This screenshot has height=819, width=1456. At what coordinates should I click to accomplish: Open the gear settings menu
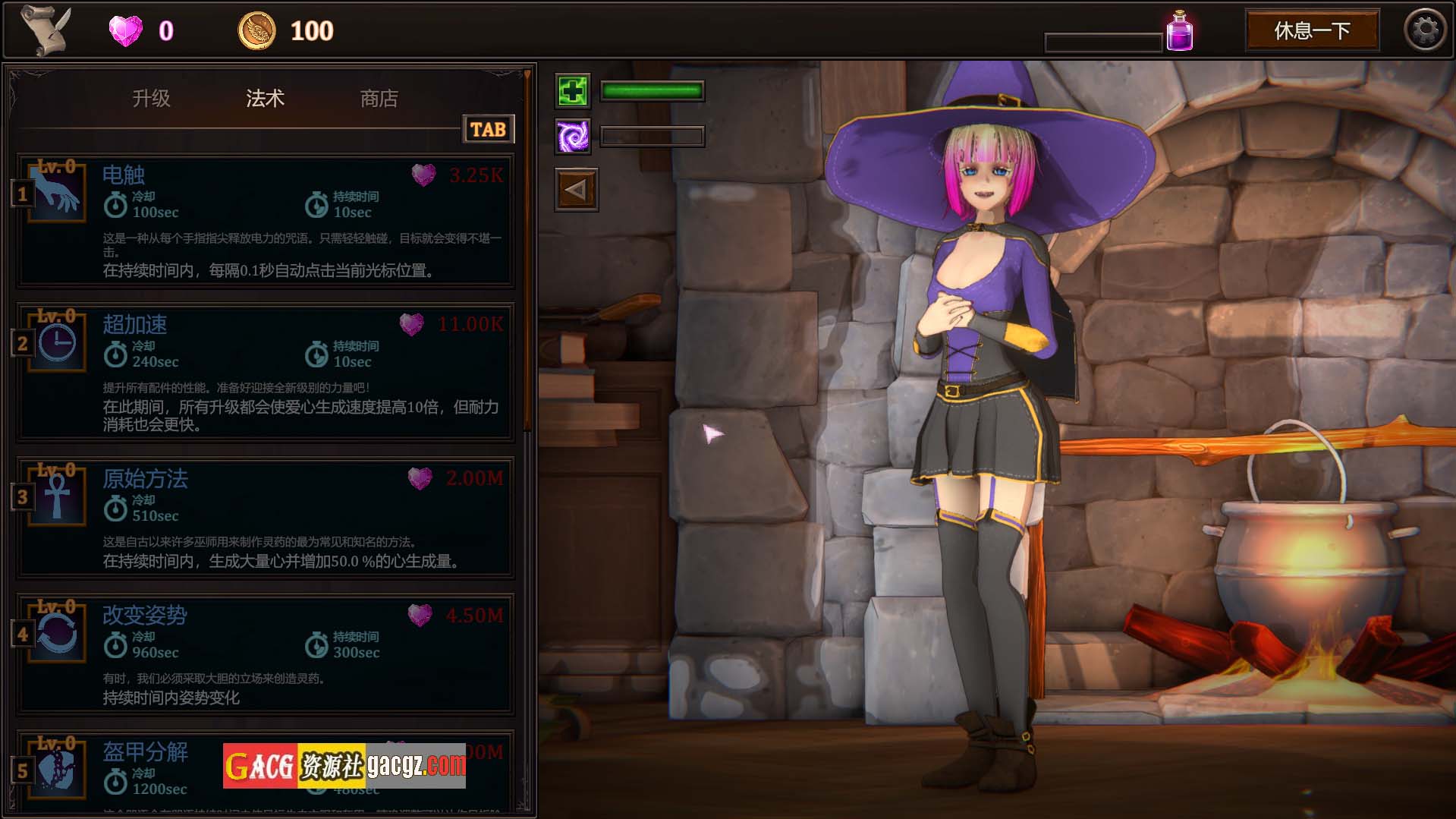(x=1425, y=31)
